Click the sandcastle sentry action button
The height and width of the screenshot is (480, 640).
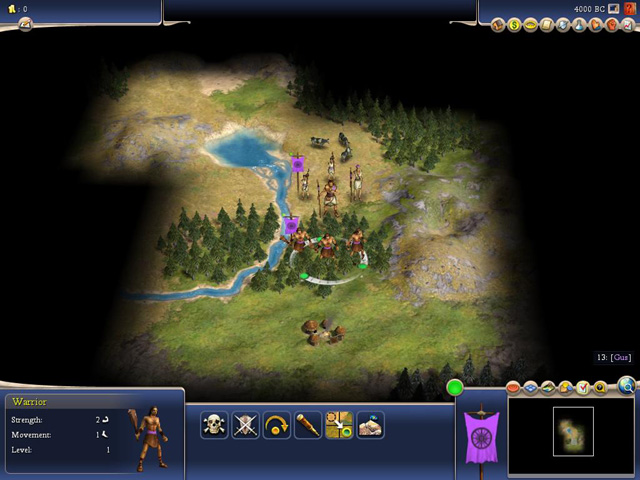pos(370,425)
